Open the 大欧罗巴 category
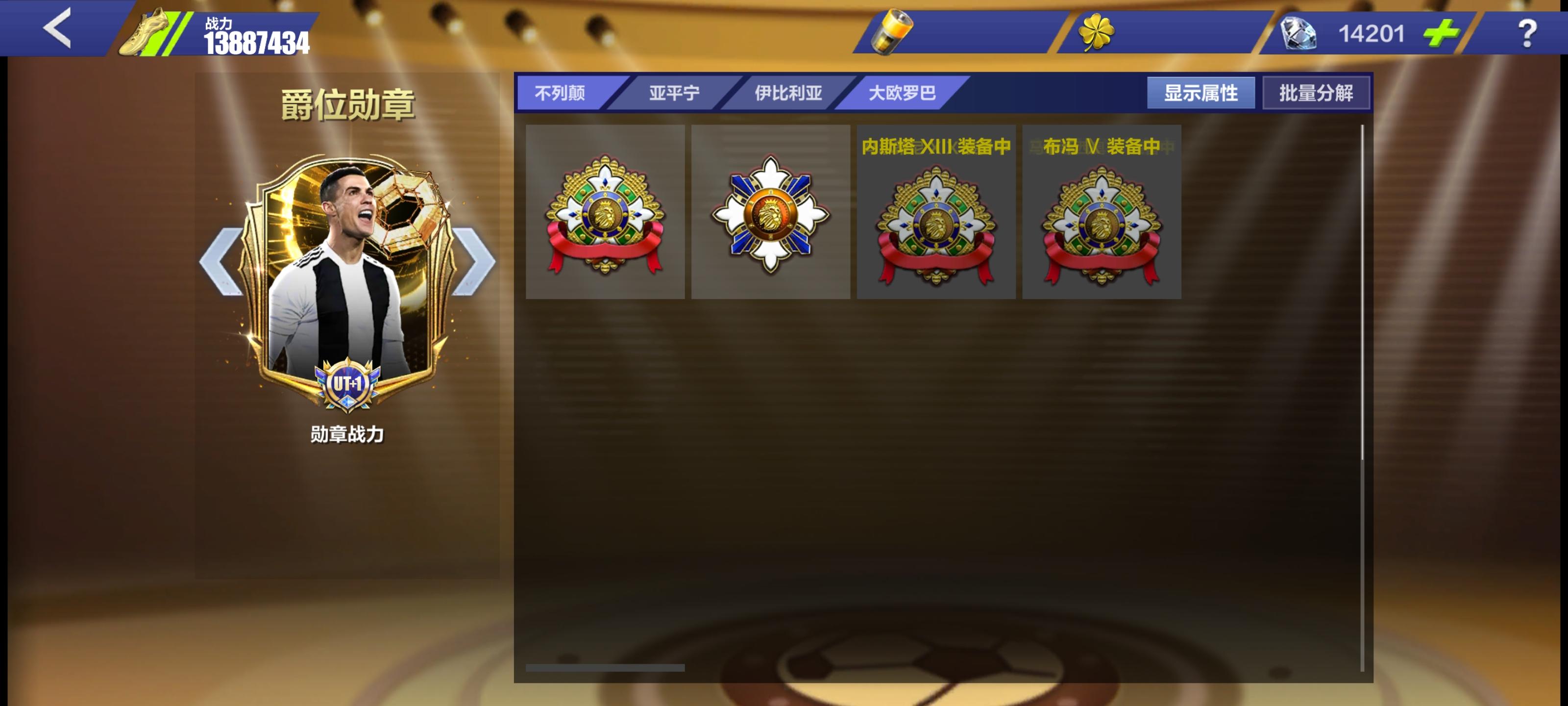The height and width of the screenshot is (706, 1568). coord(903,93)
